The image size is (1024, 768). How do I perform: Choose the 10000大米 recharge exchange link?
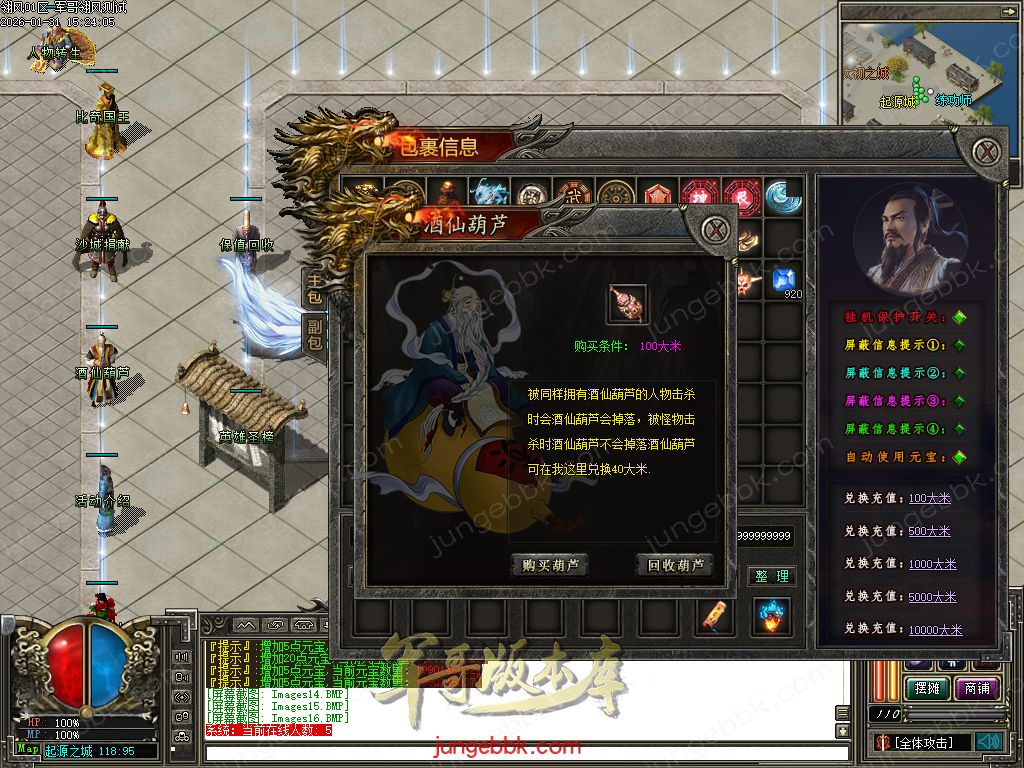(935, 630)
